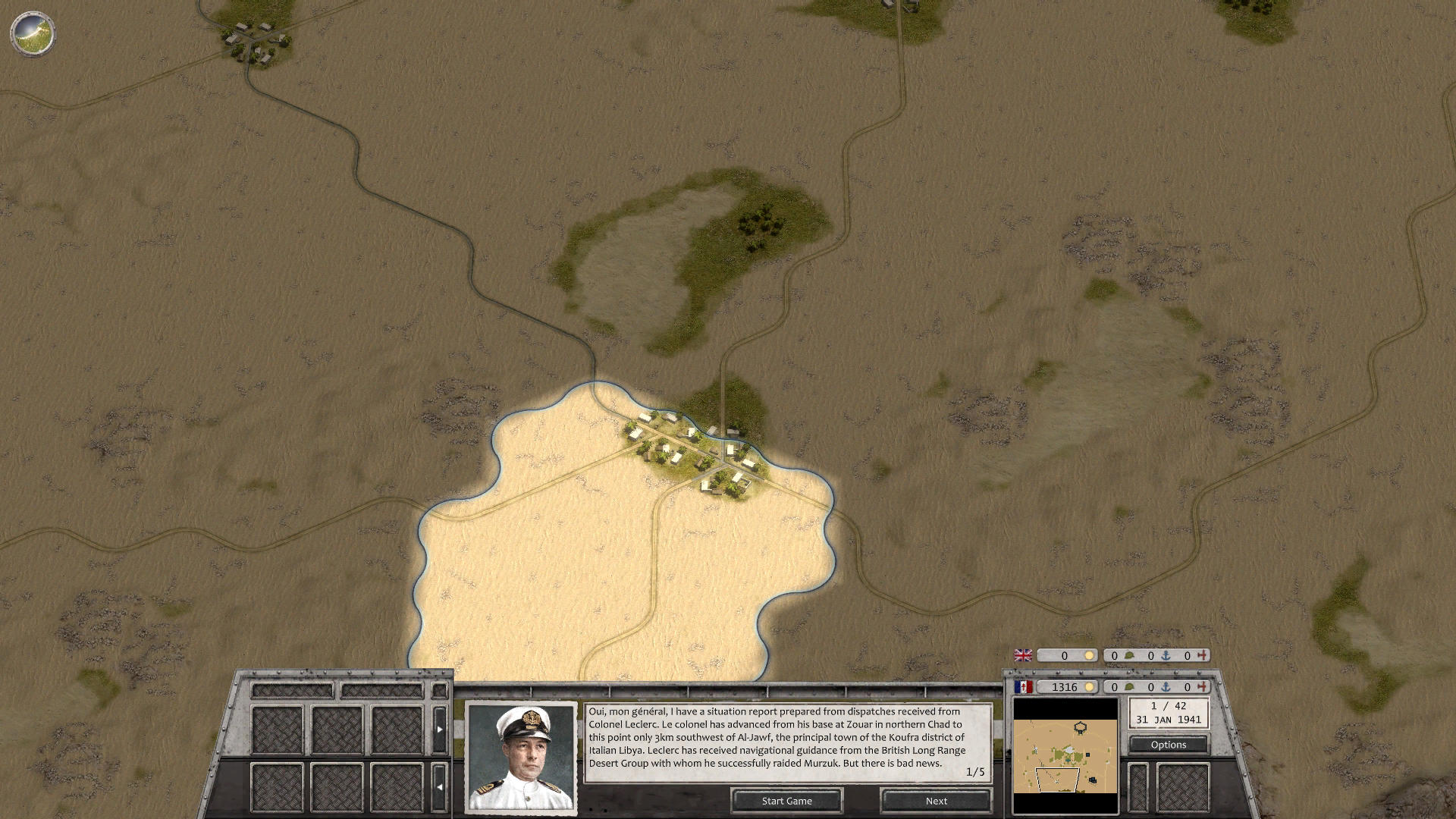
Task: Advance the briefing with the Next button
Action: pyautogui.click(x=935, y=801)
